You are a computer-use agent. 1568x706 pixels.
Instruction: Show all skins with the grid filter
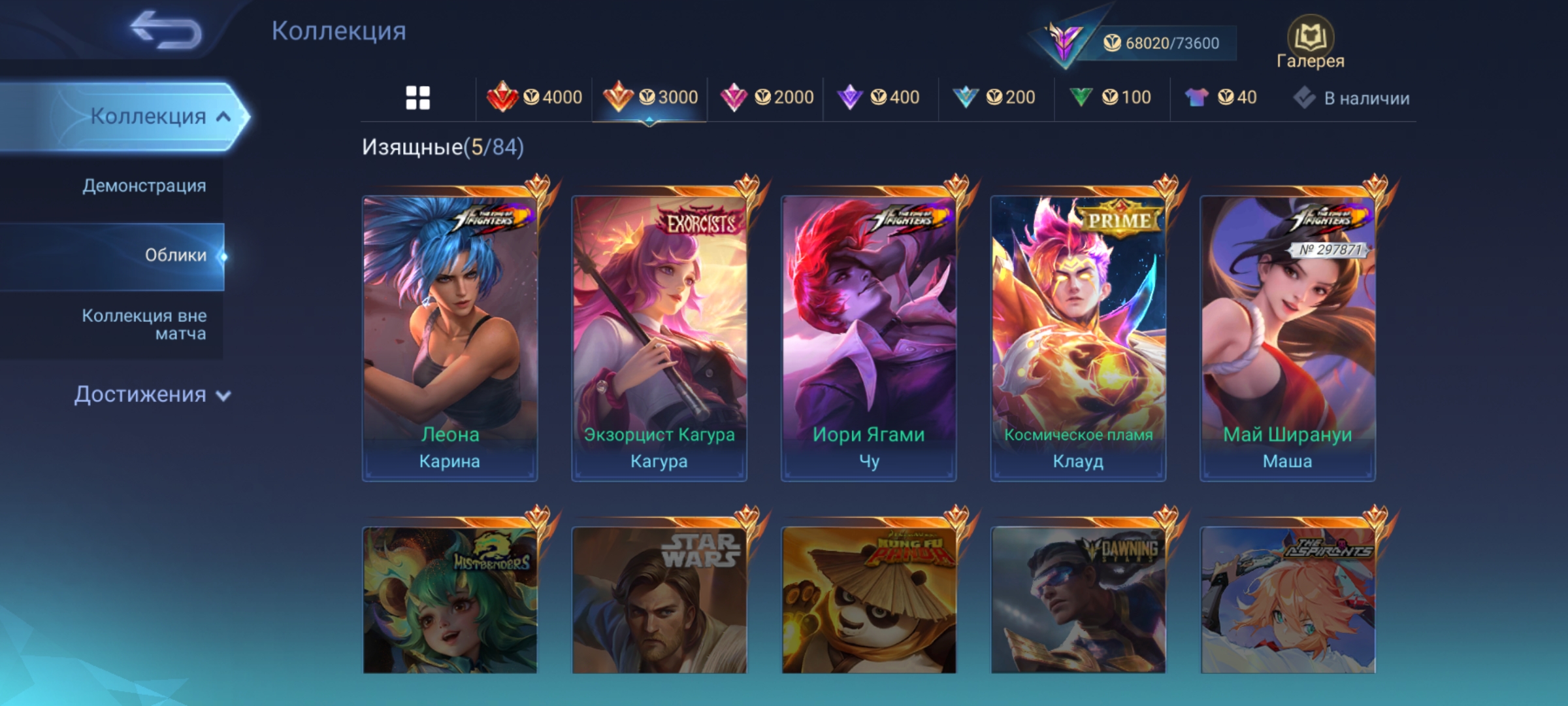(x=418, y=98)
